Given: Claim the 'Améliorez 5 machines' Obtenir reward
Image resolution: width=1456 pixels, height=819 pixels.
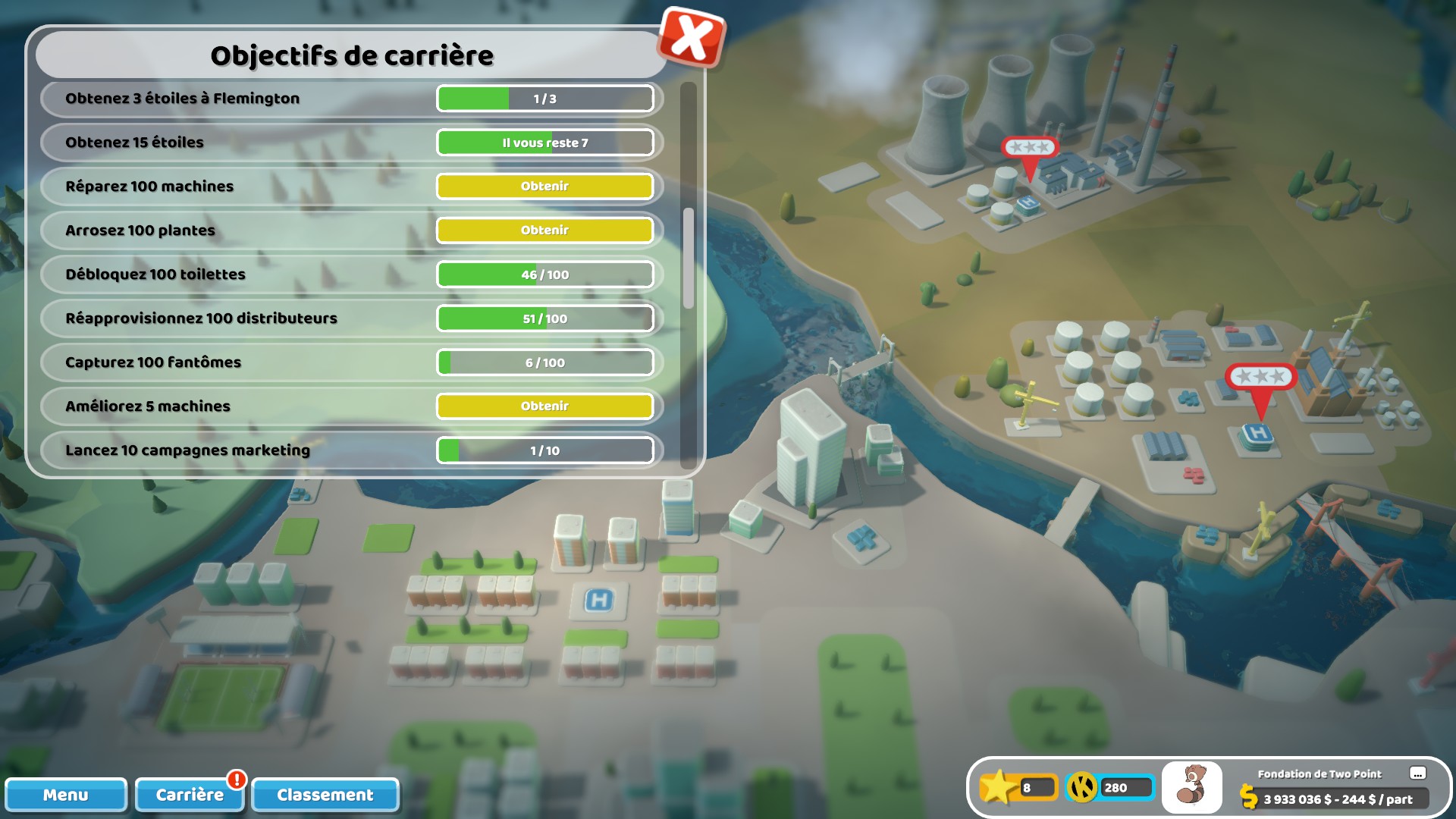Looking at the screenshot, I should (x=545, y=406).
